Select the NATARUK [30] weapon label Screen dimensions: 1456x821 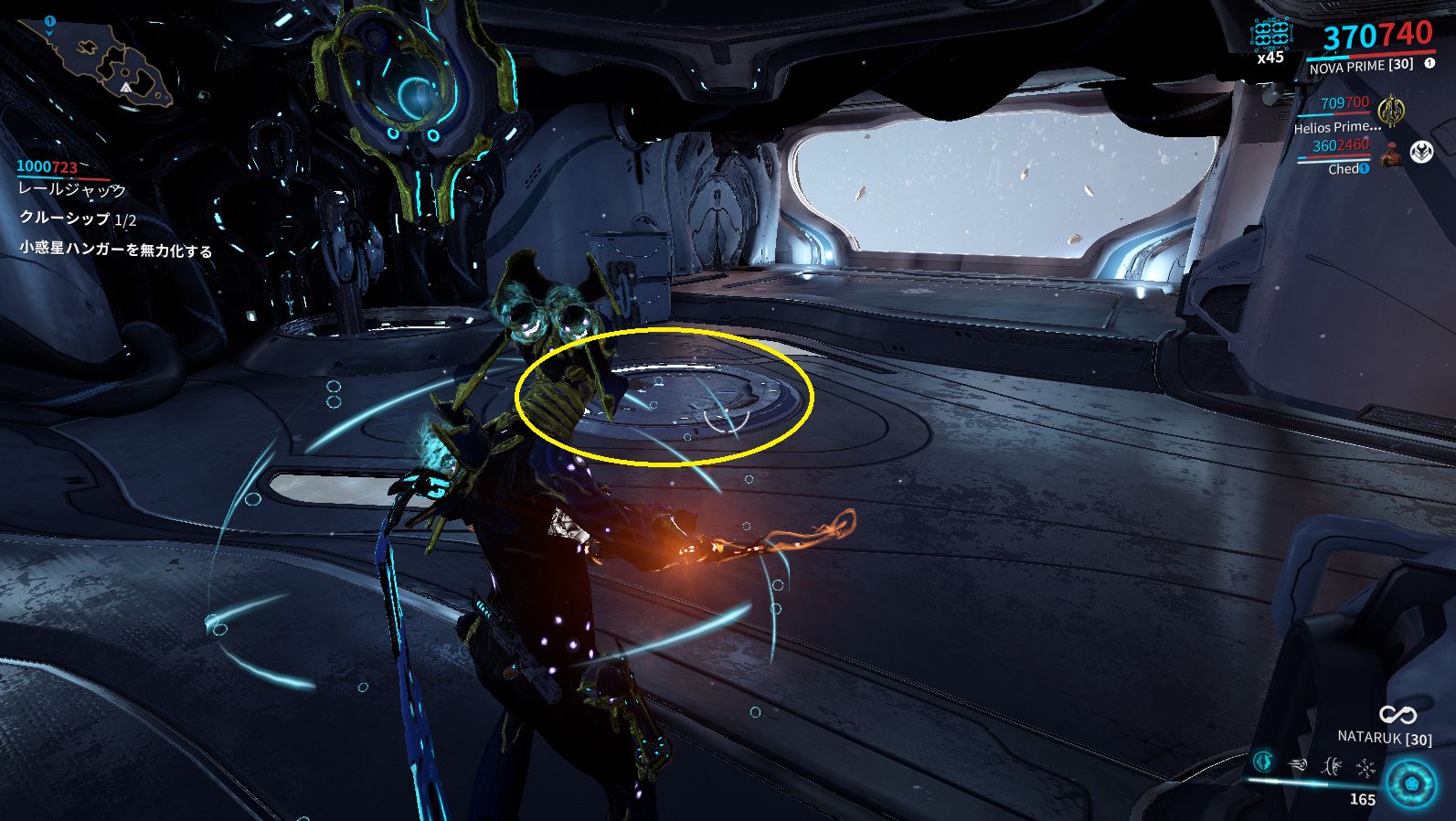coord(1384,737)
